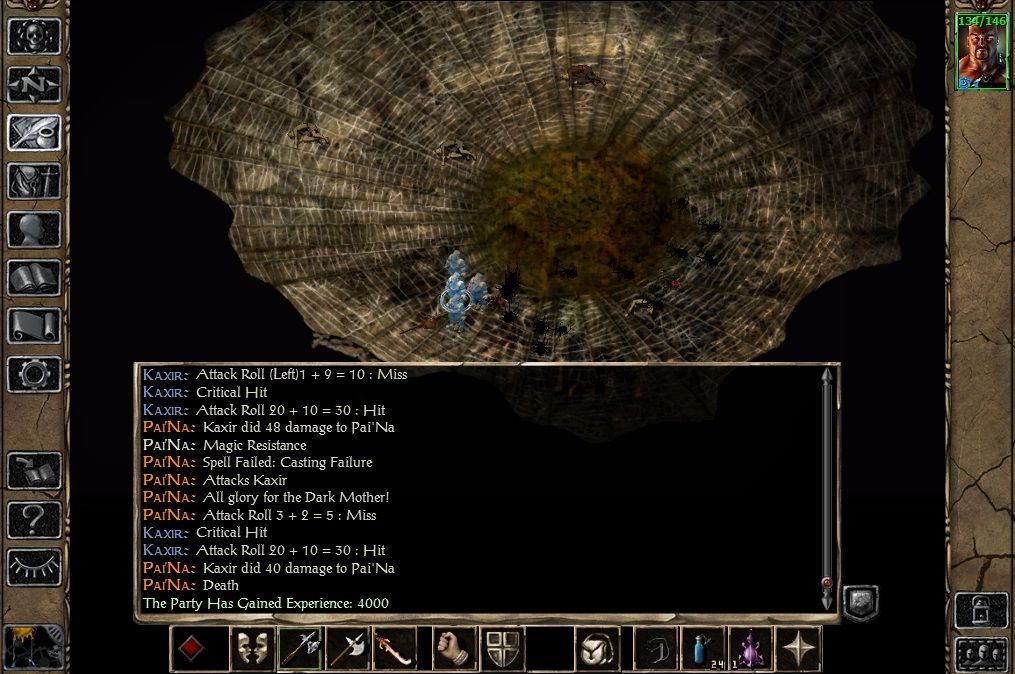Select the skull button atop the sidebar

pyautogui.click(x=34, y=36)
